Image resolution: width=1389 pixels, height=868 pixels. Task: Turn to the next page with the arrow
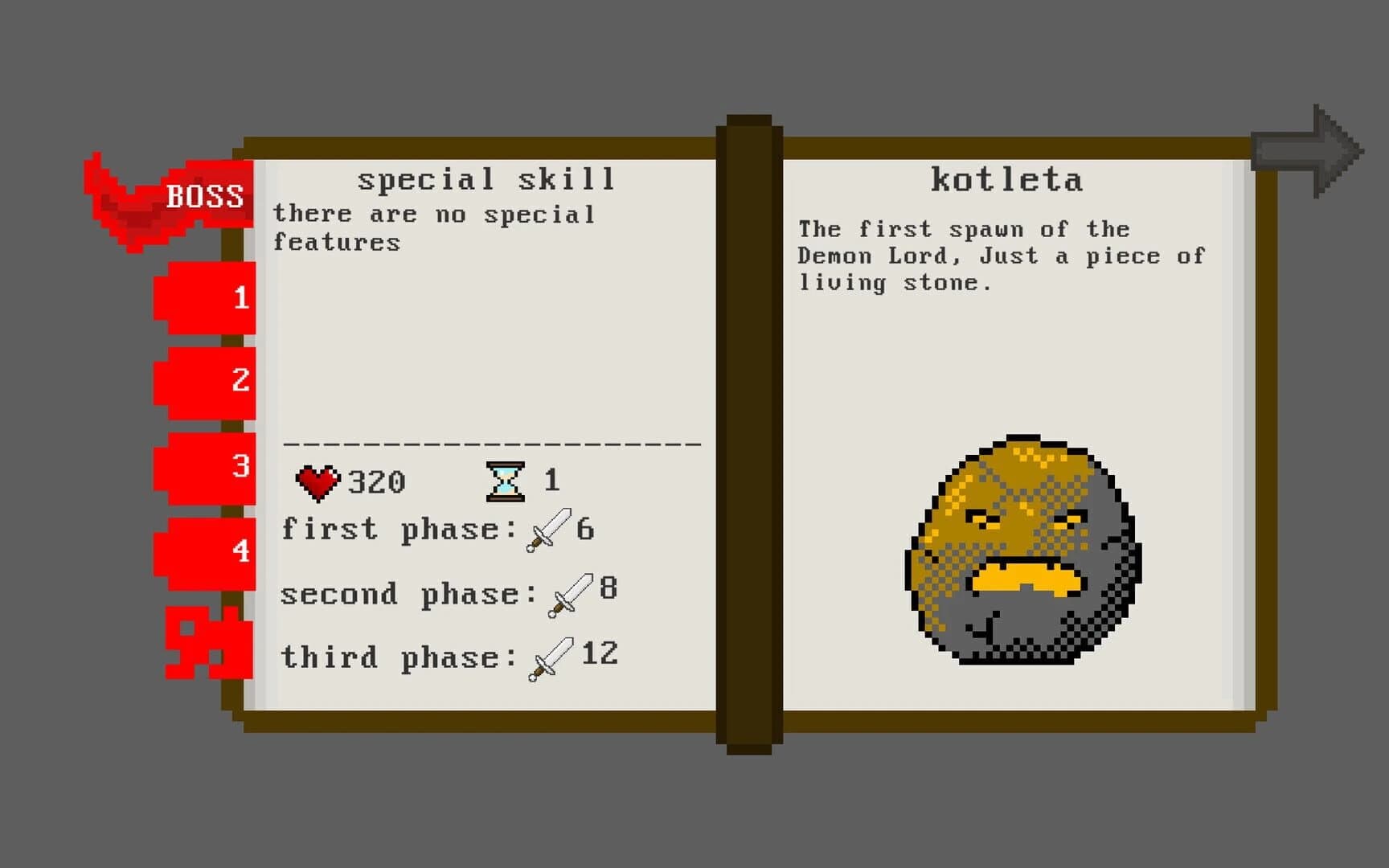1306,147
